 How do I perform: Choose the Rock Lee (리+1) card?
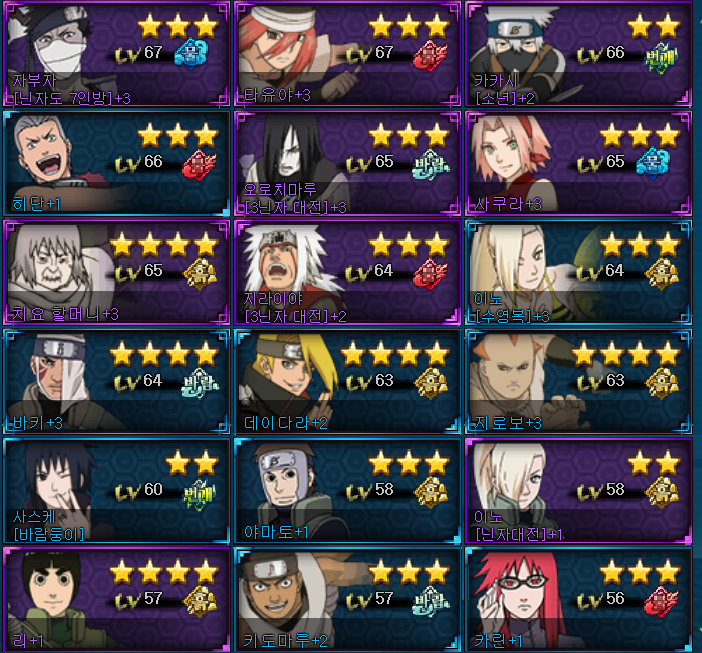point(116,600)
